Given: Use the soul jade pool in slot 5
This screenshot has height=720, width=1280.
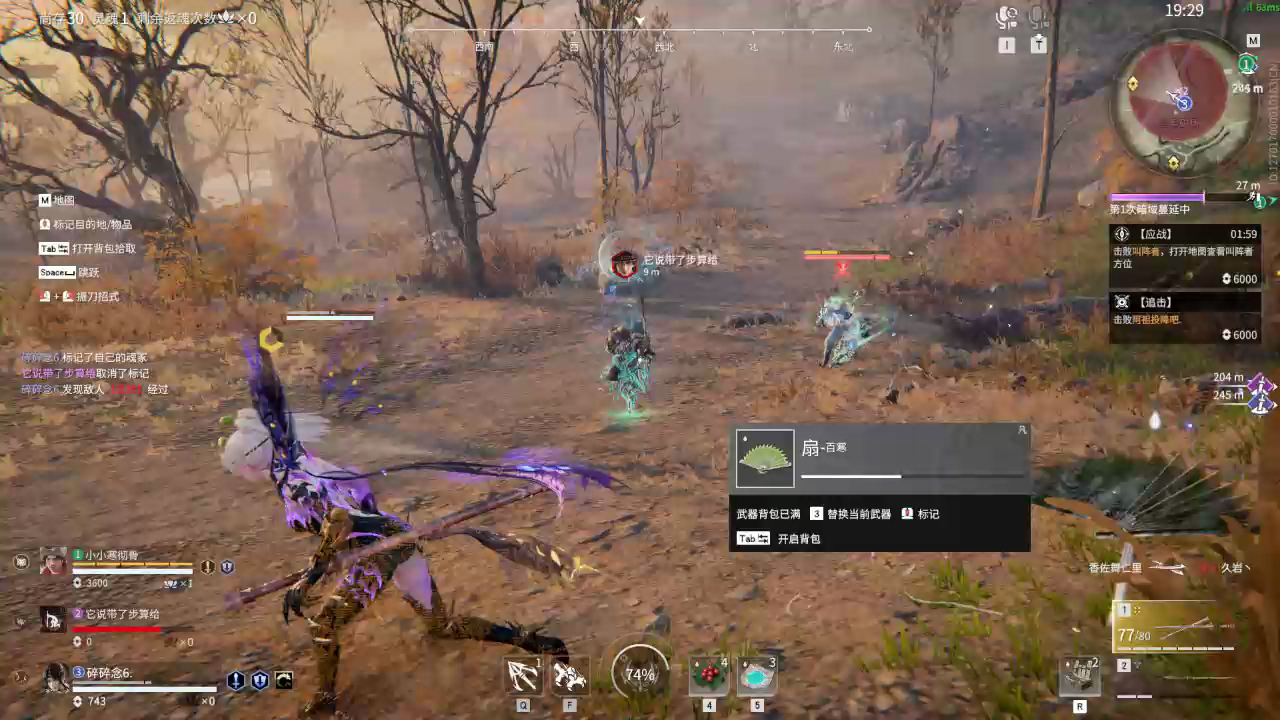Looking at the screenshot, I should point(757,676).
